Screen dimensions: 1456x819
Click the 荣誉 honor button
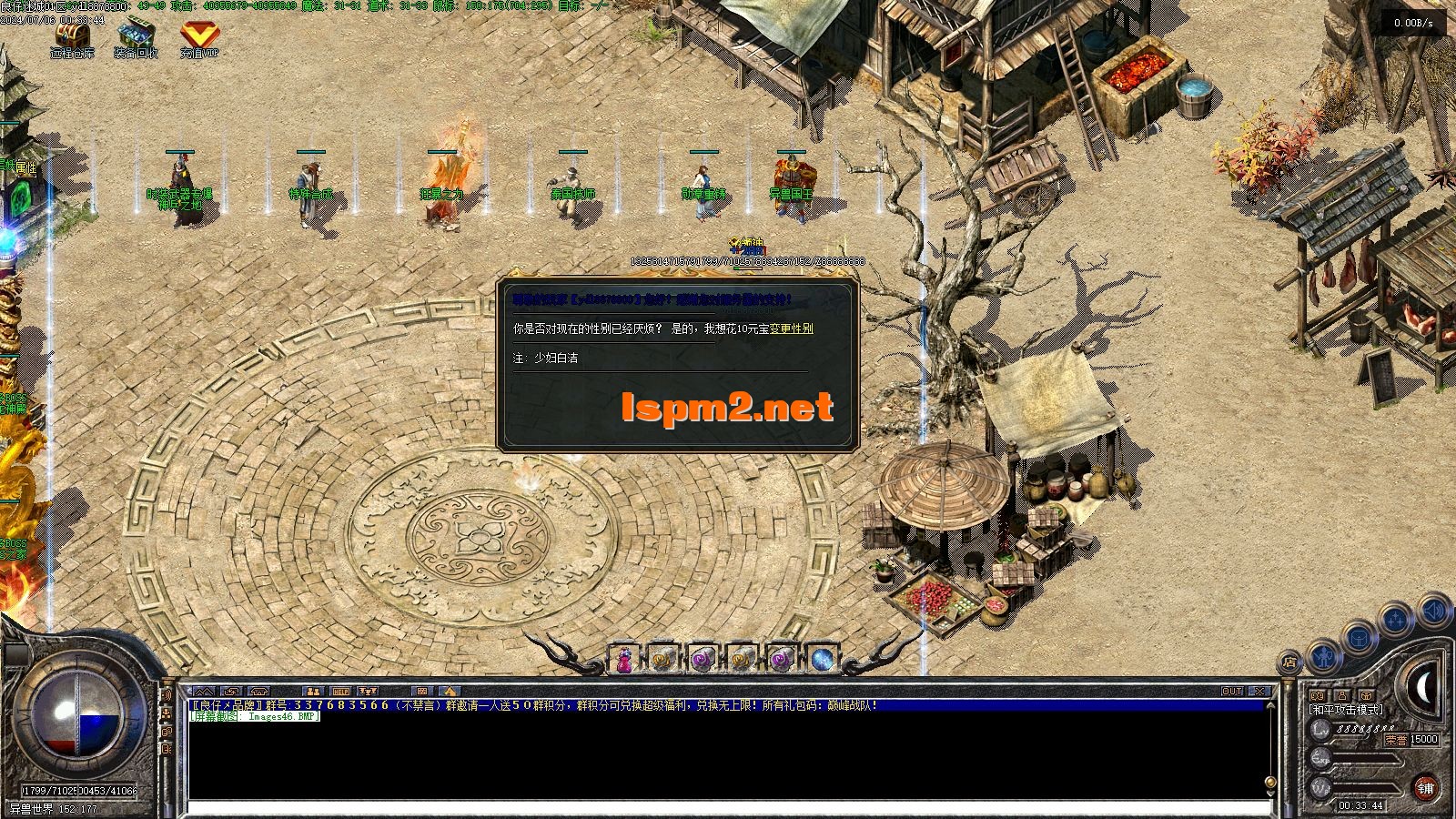(x=1396, y=740)
